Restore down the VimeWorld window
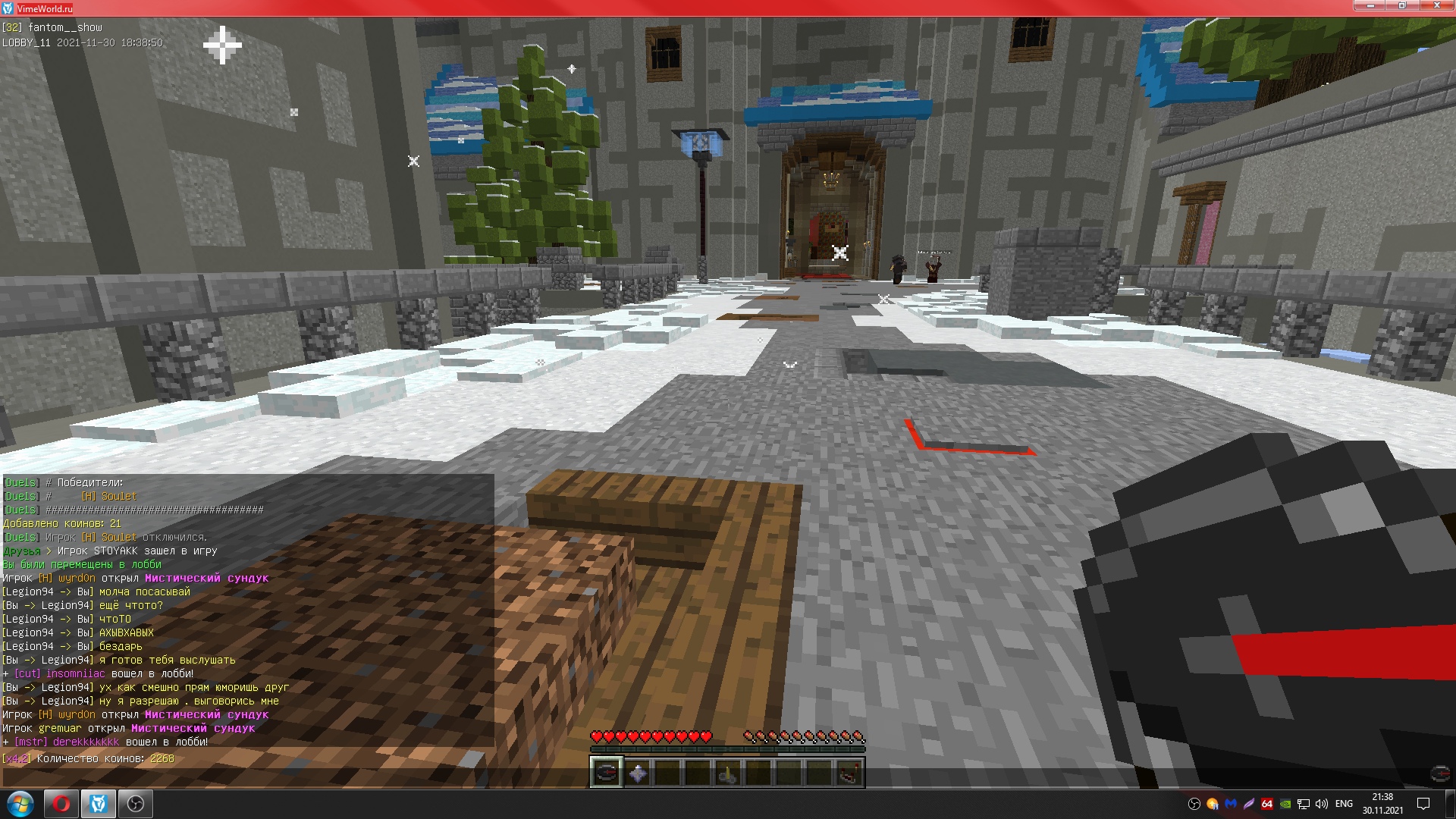 [x=1402, y=7]
